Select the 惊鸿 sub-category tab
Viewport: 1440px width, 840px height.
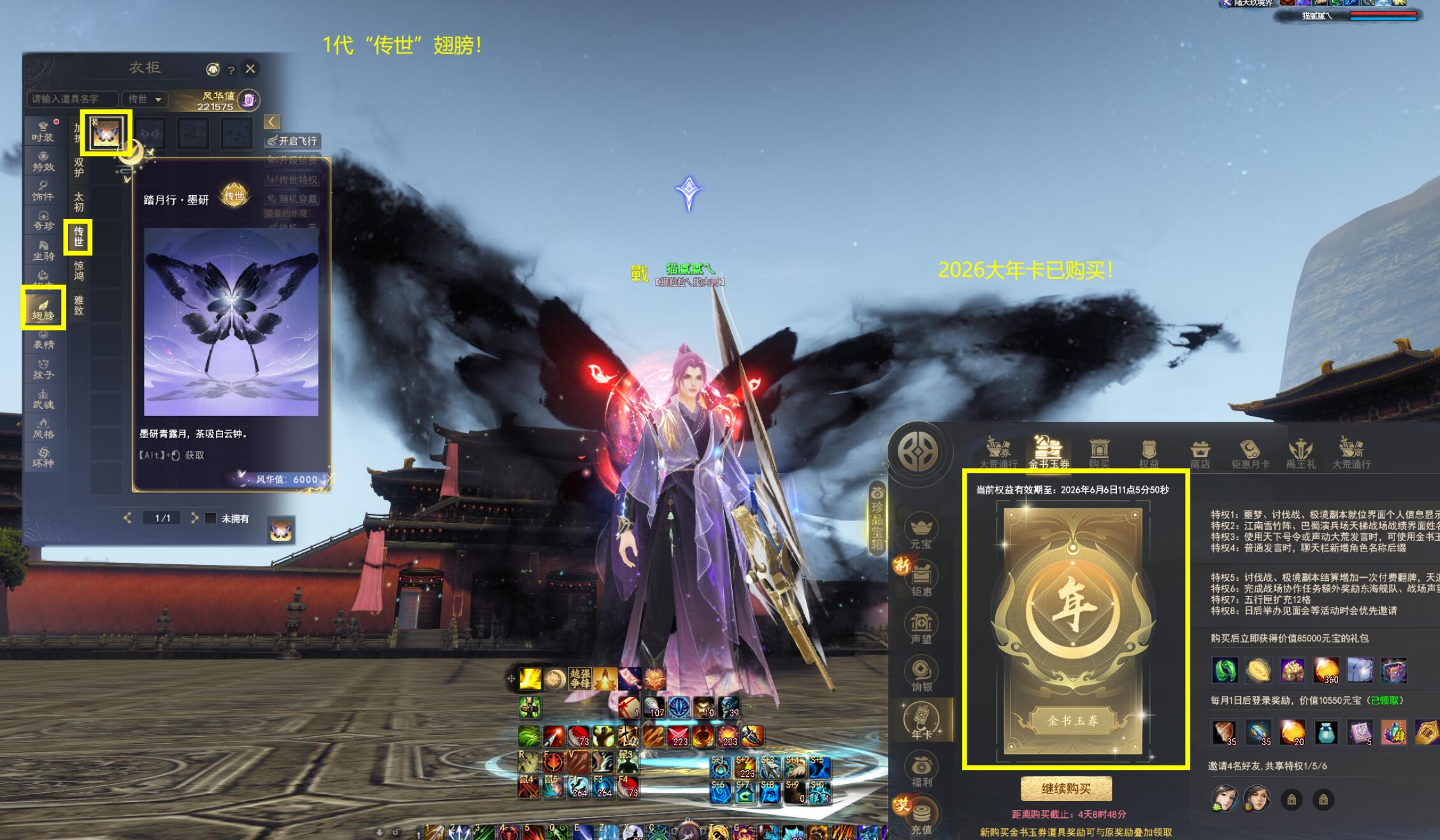click(x=78, y=270)
